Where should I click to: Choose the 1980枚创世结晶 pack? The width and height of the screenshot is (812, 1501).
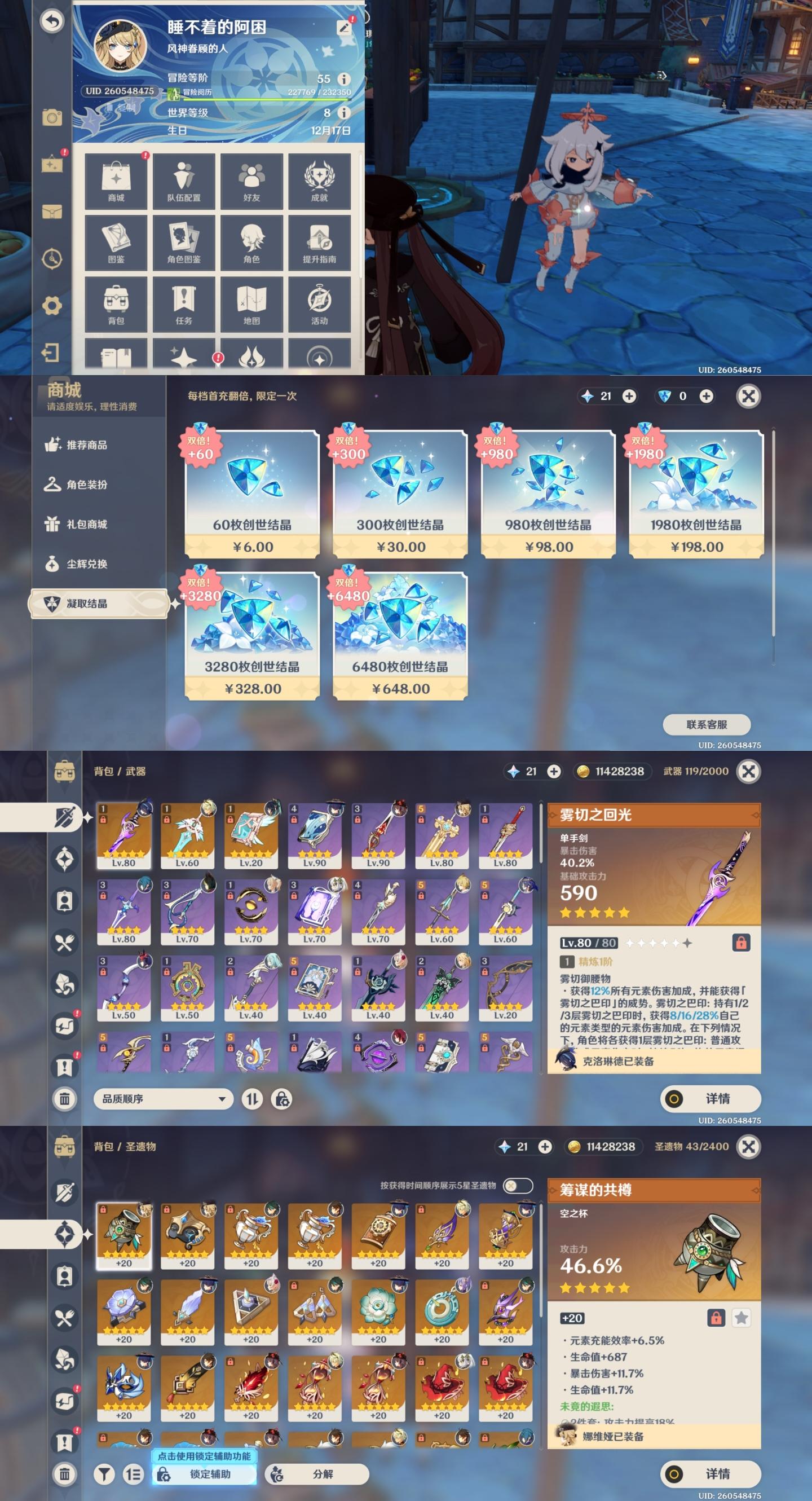click(696, 494)
